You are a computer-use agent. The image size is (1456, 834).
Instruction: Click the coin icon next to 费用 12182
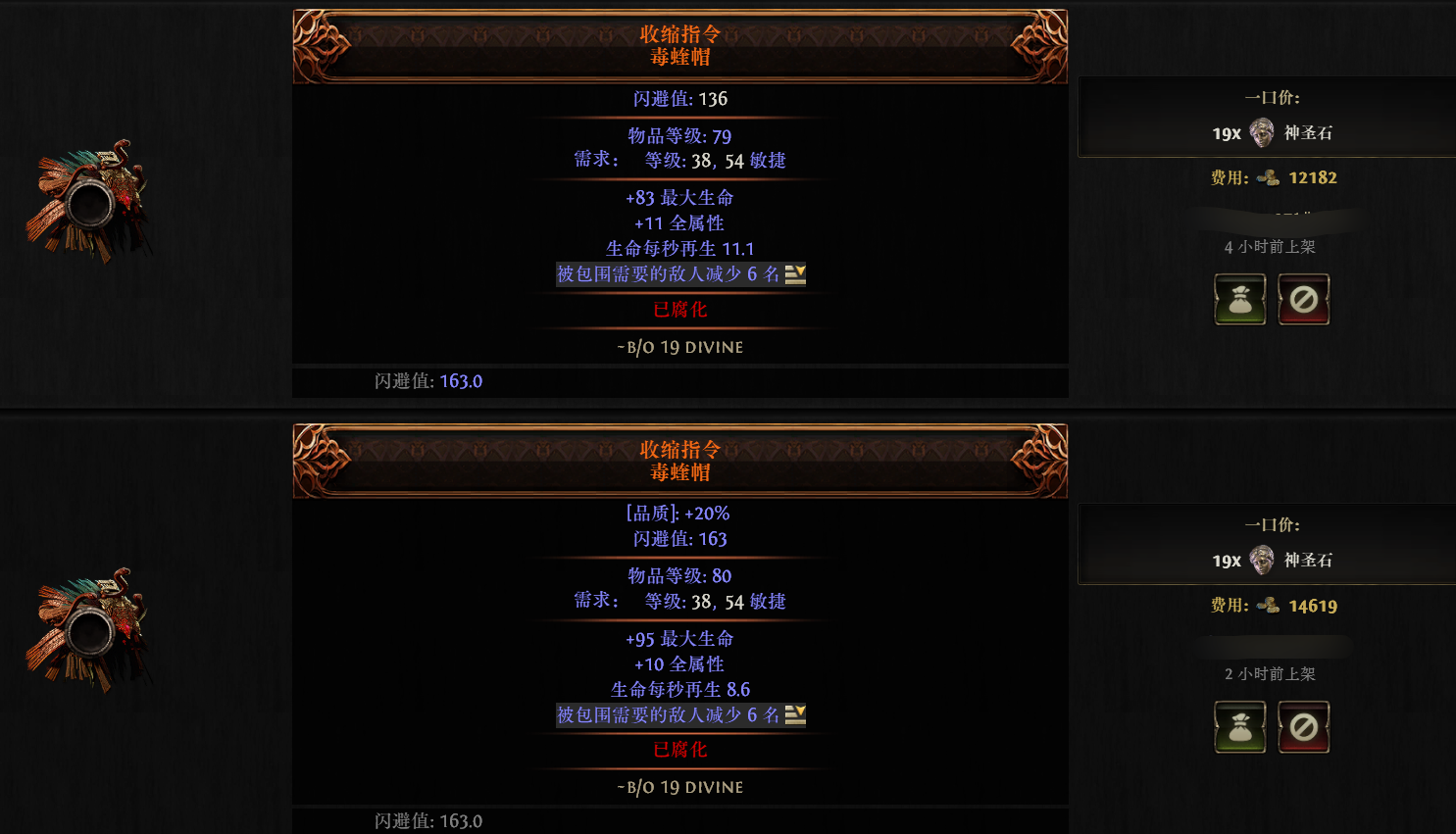pos(1269,177)
